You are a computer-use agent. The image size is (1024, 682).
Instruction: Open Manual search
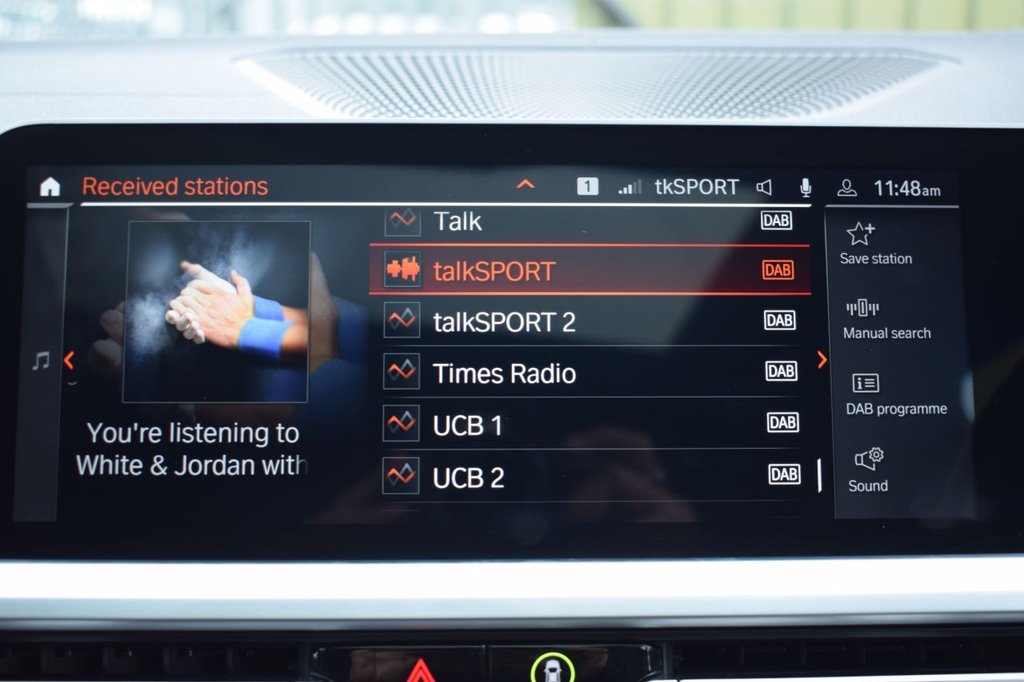click(x=886, y=319)
